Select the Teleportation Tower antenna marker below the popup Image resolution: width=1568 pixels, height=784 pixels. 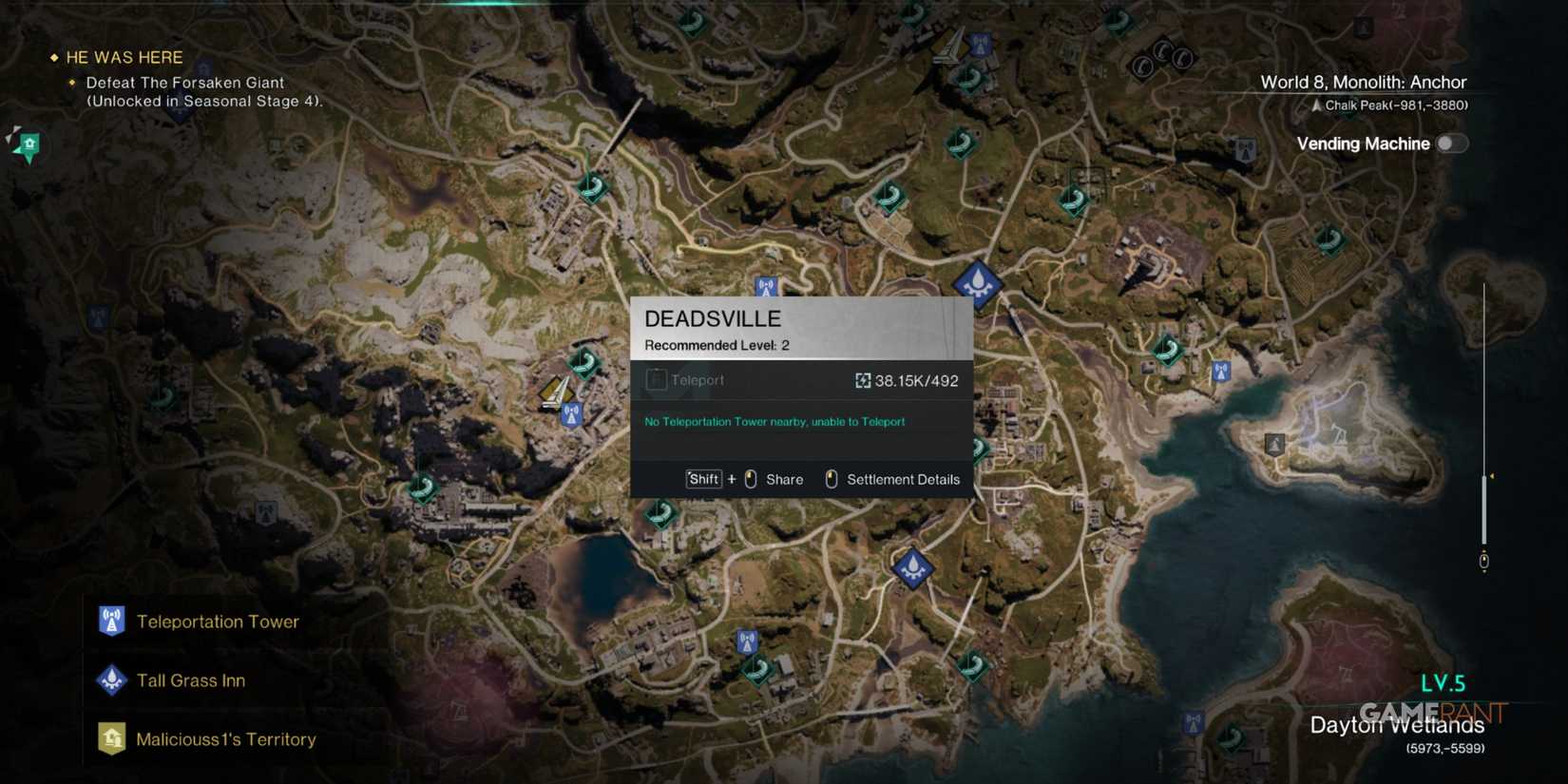click(x=571, y=413)
